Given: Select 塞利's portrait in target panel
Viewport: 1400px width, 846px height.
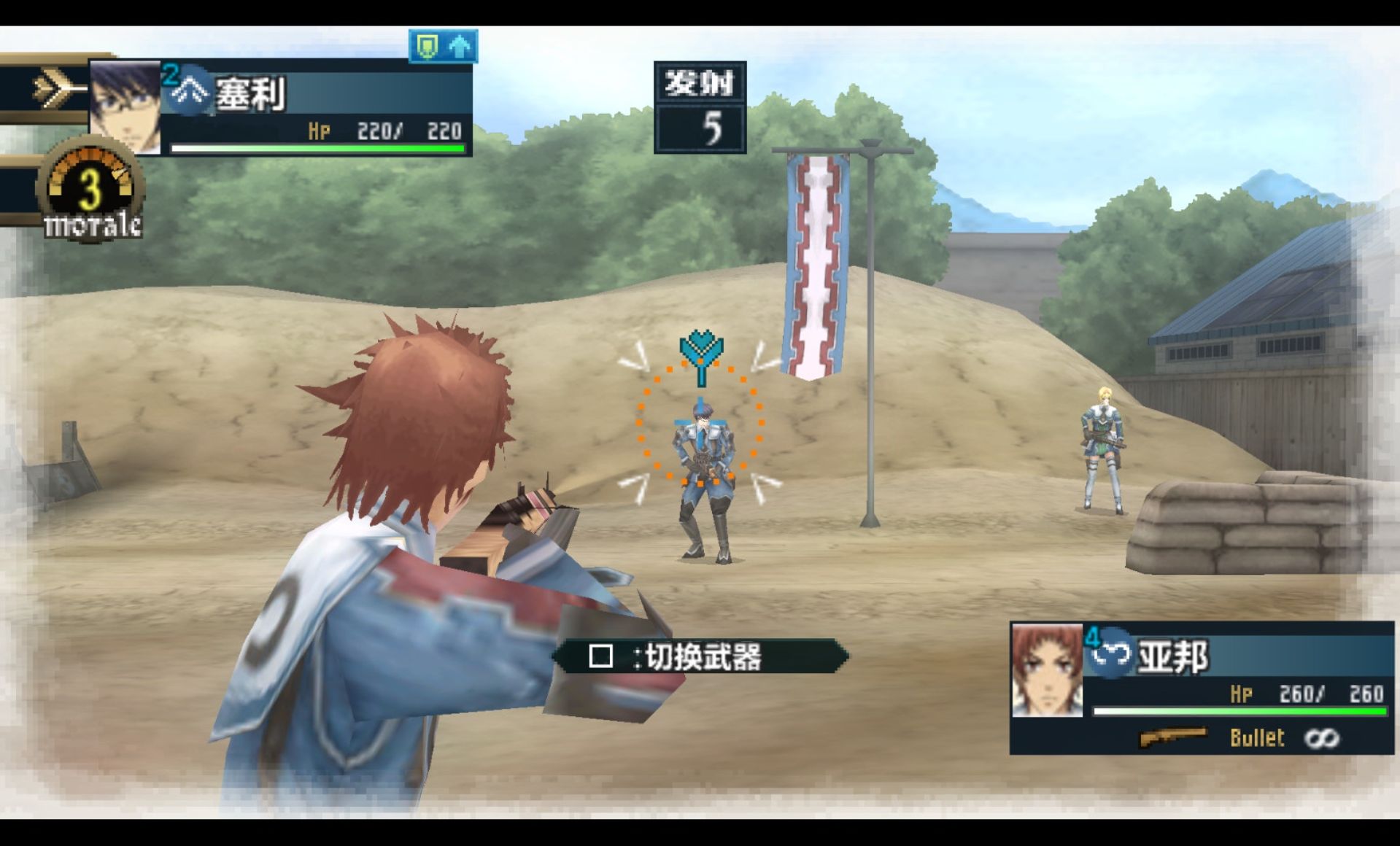Looking at the screenshot, I should pos(125,106).
